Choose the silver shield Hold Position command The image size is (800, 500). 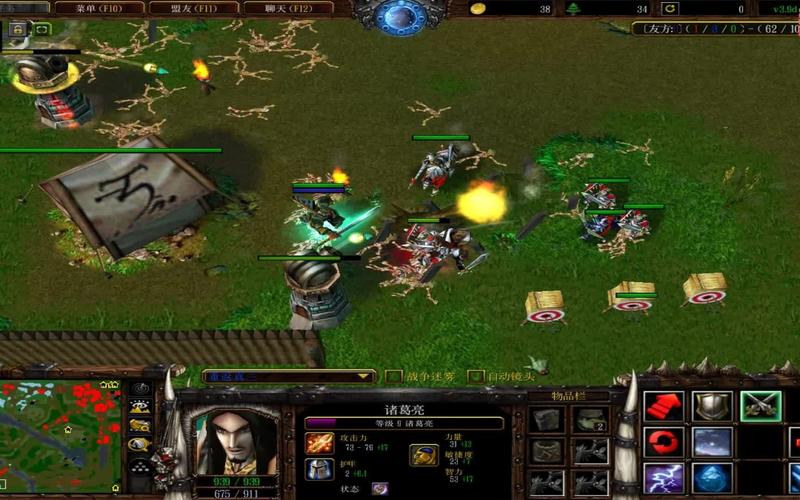click(x=712, y=406)
